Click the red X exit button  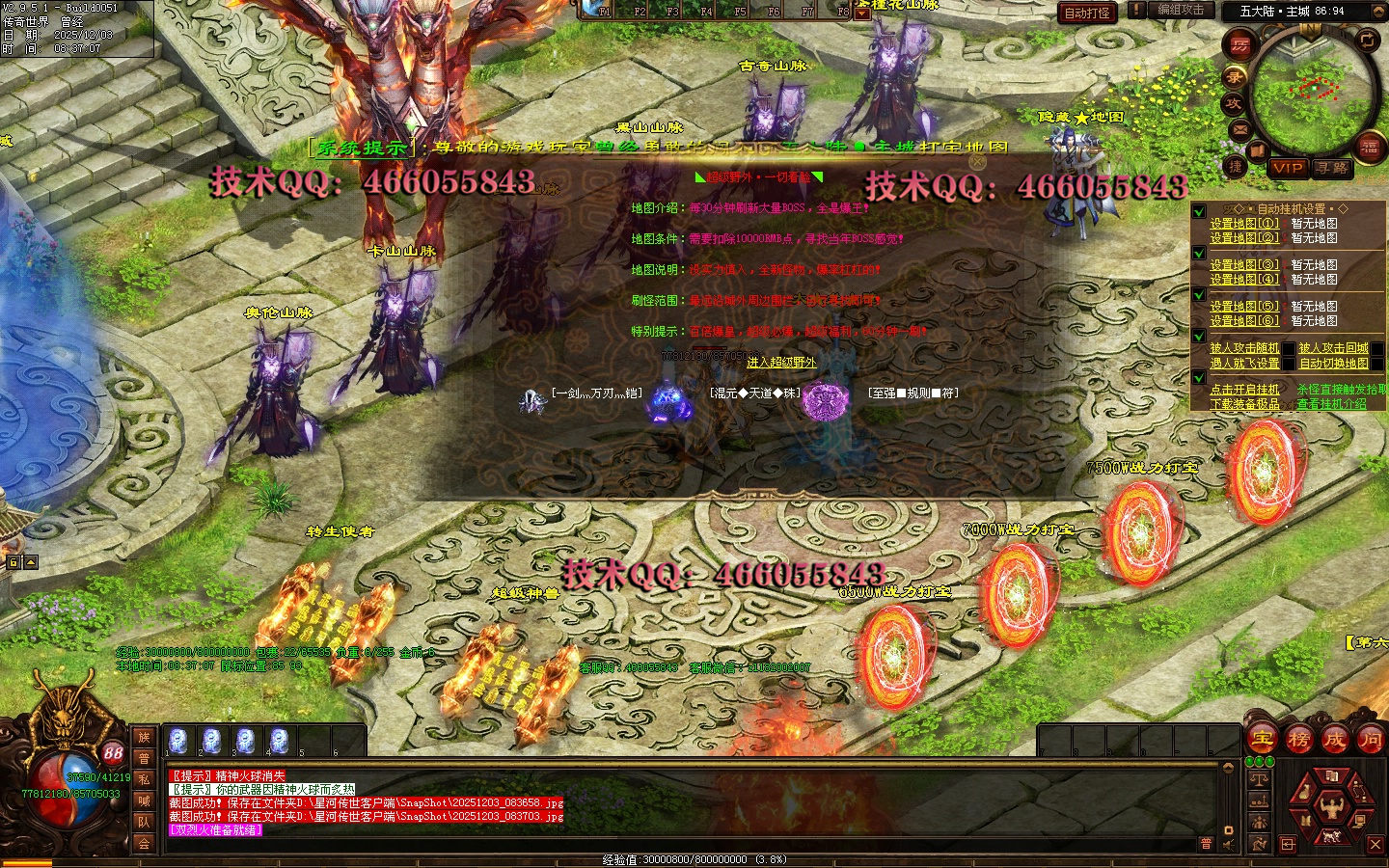click(x=1375, y=845)
